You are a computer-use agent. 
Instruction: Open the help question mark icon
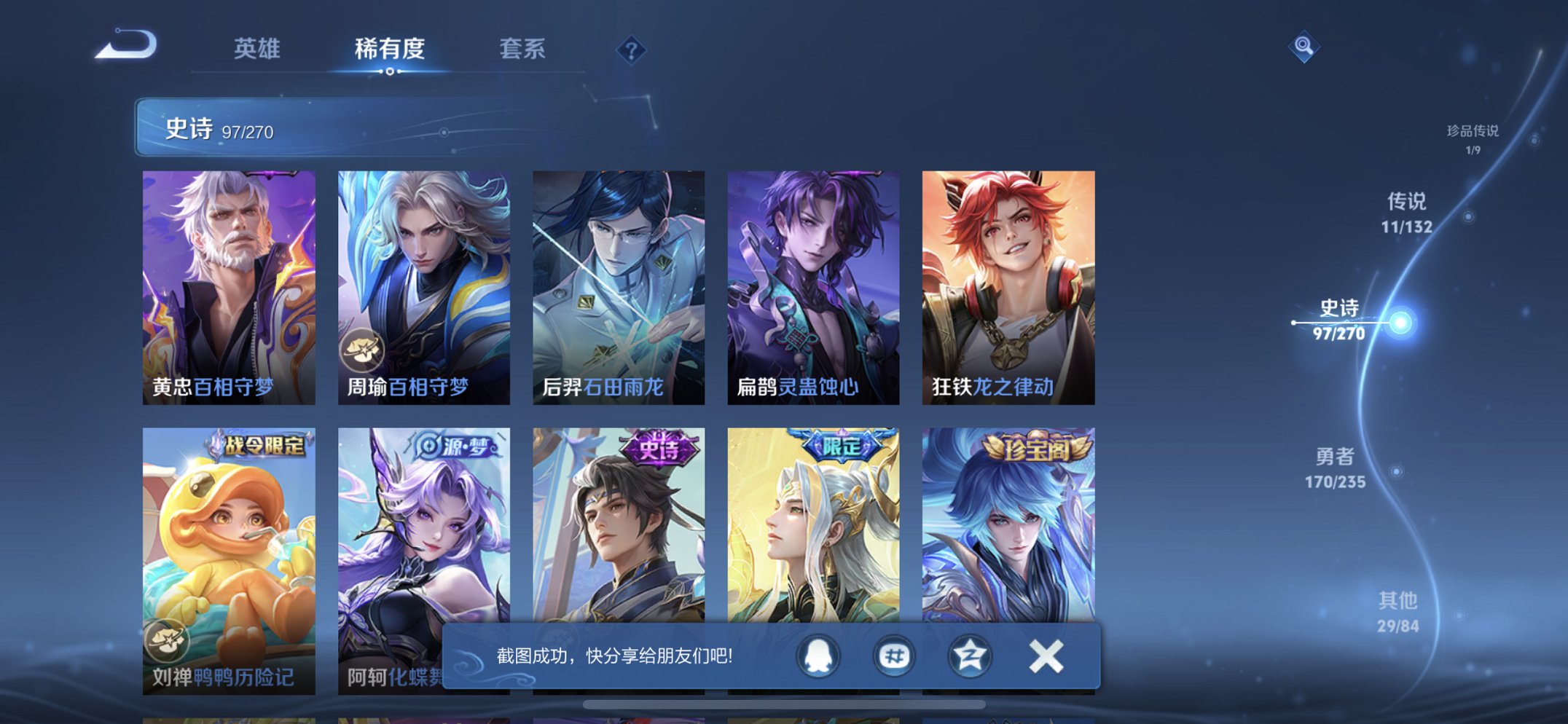(x=631, y=50)
